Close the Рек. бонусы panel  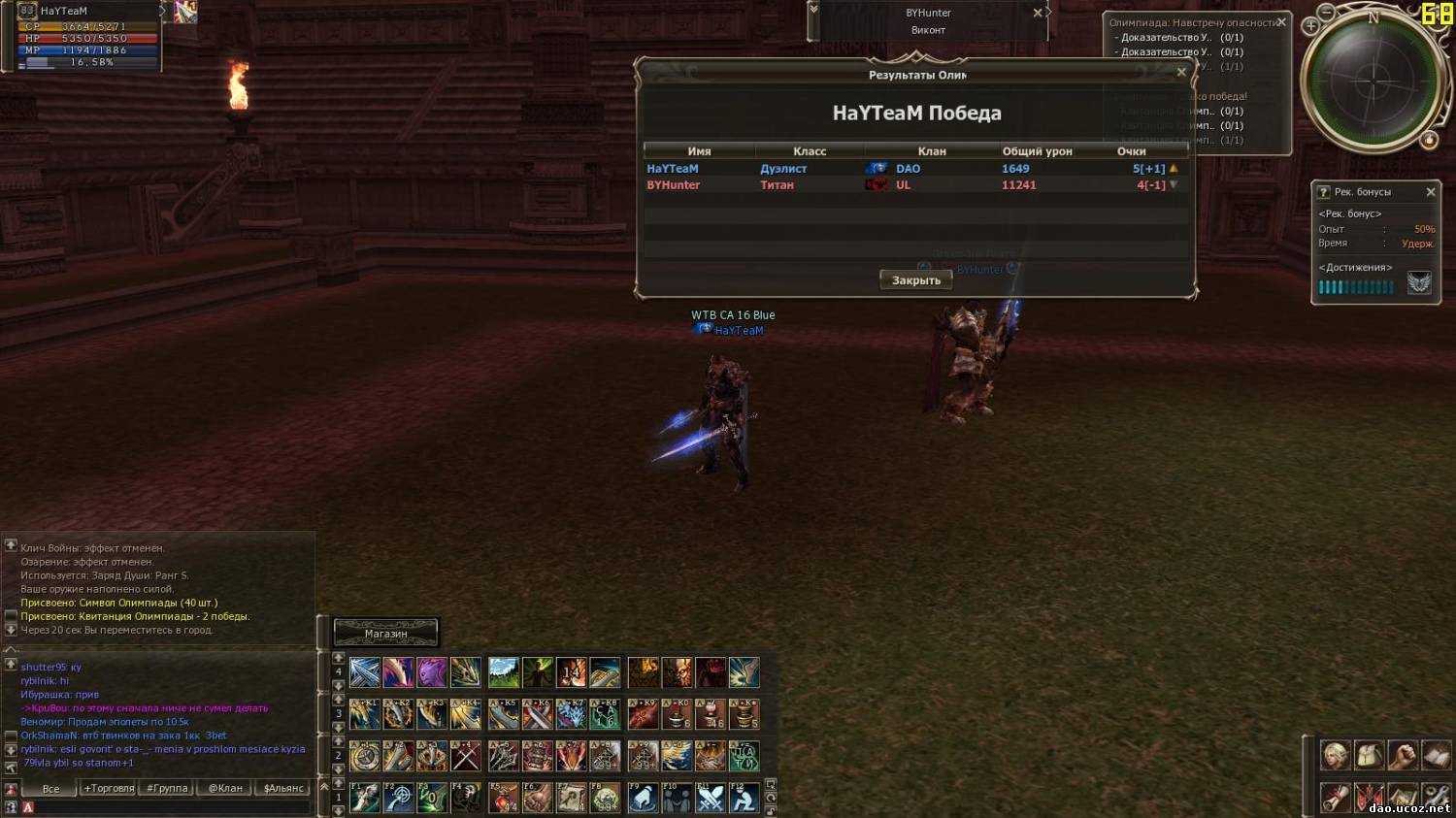1430,192
